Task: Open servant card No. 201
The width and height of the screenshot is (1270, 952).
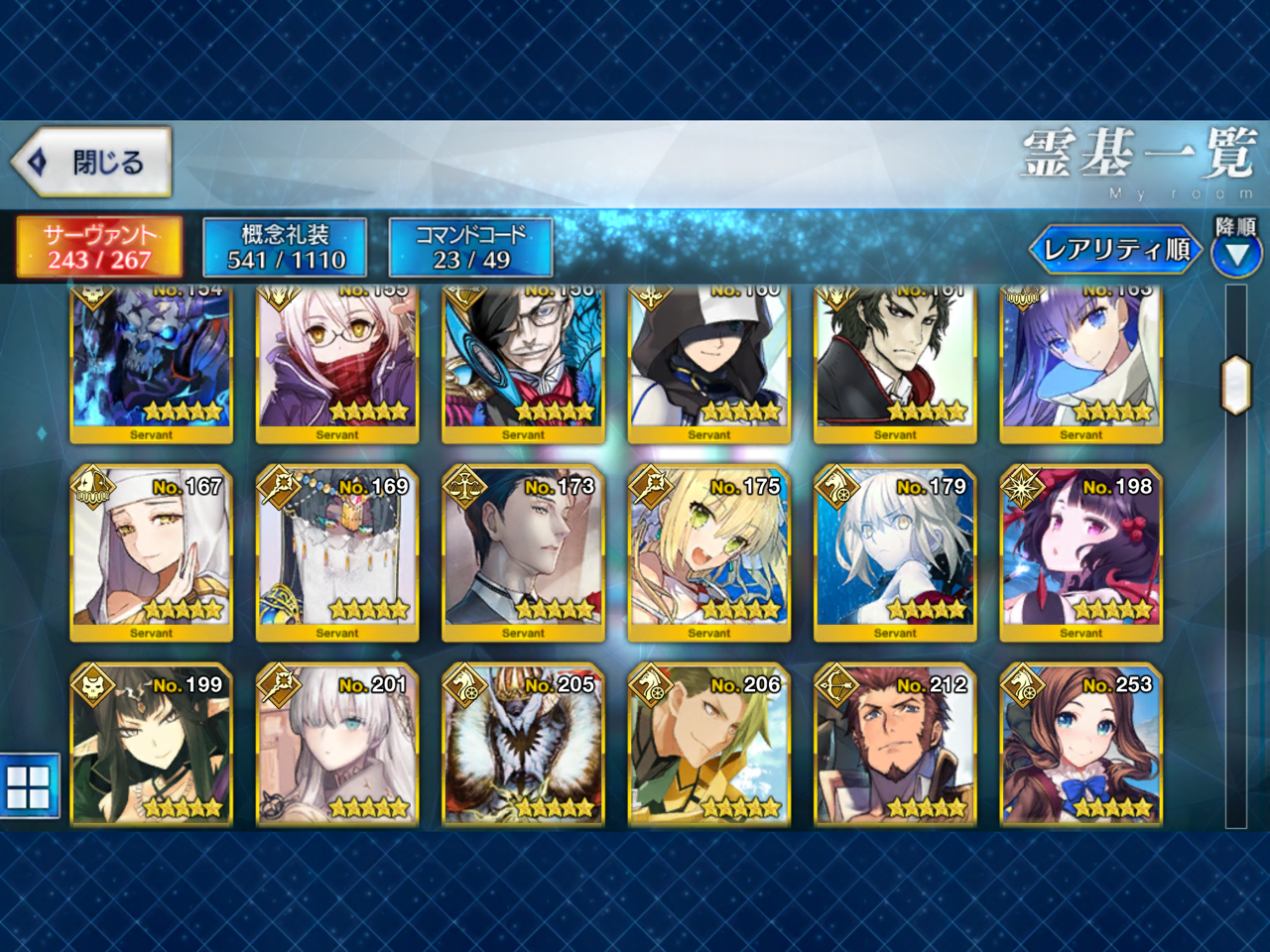Action: click(337, 744)
